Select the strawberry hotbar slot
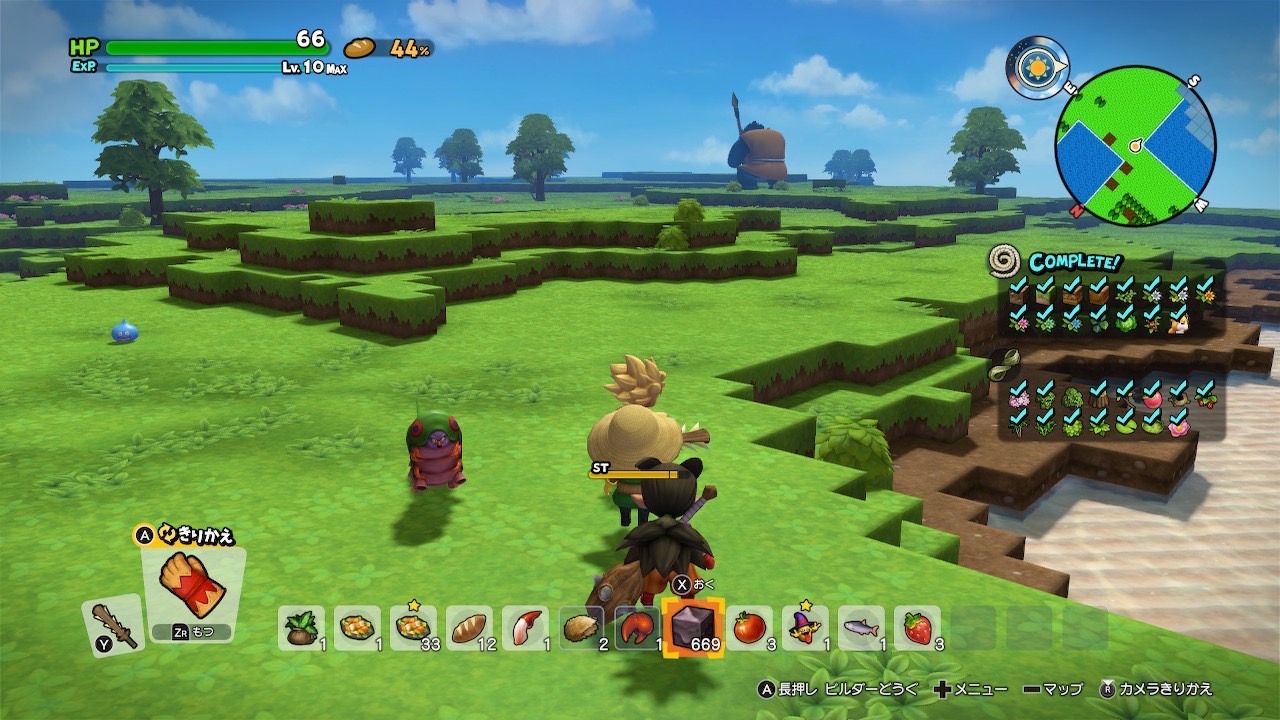Viewport: 1280px width, 720px height. [917, 628]
